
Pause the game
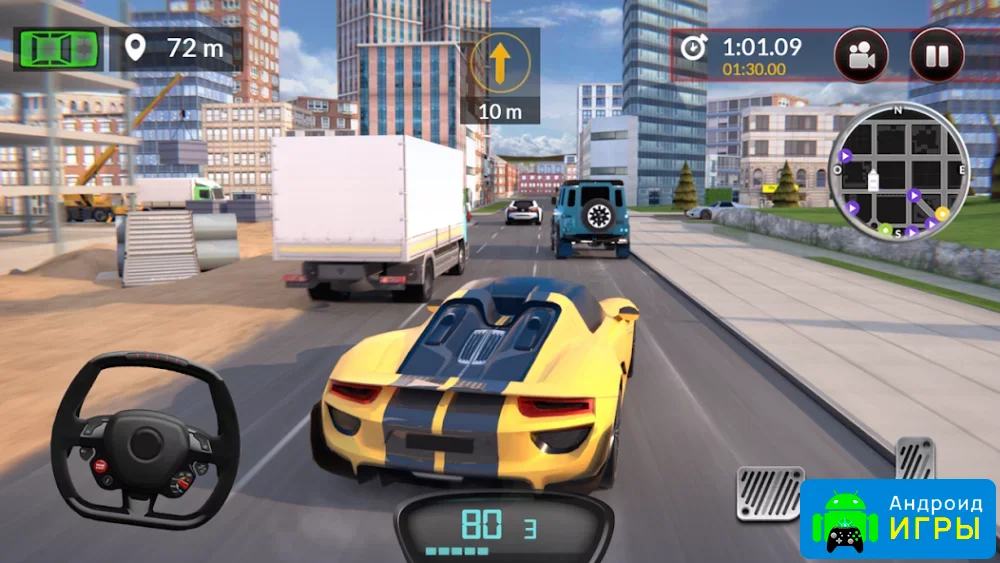pyautogui.click(x=936, y=55)
